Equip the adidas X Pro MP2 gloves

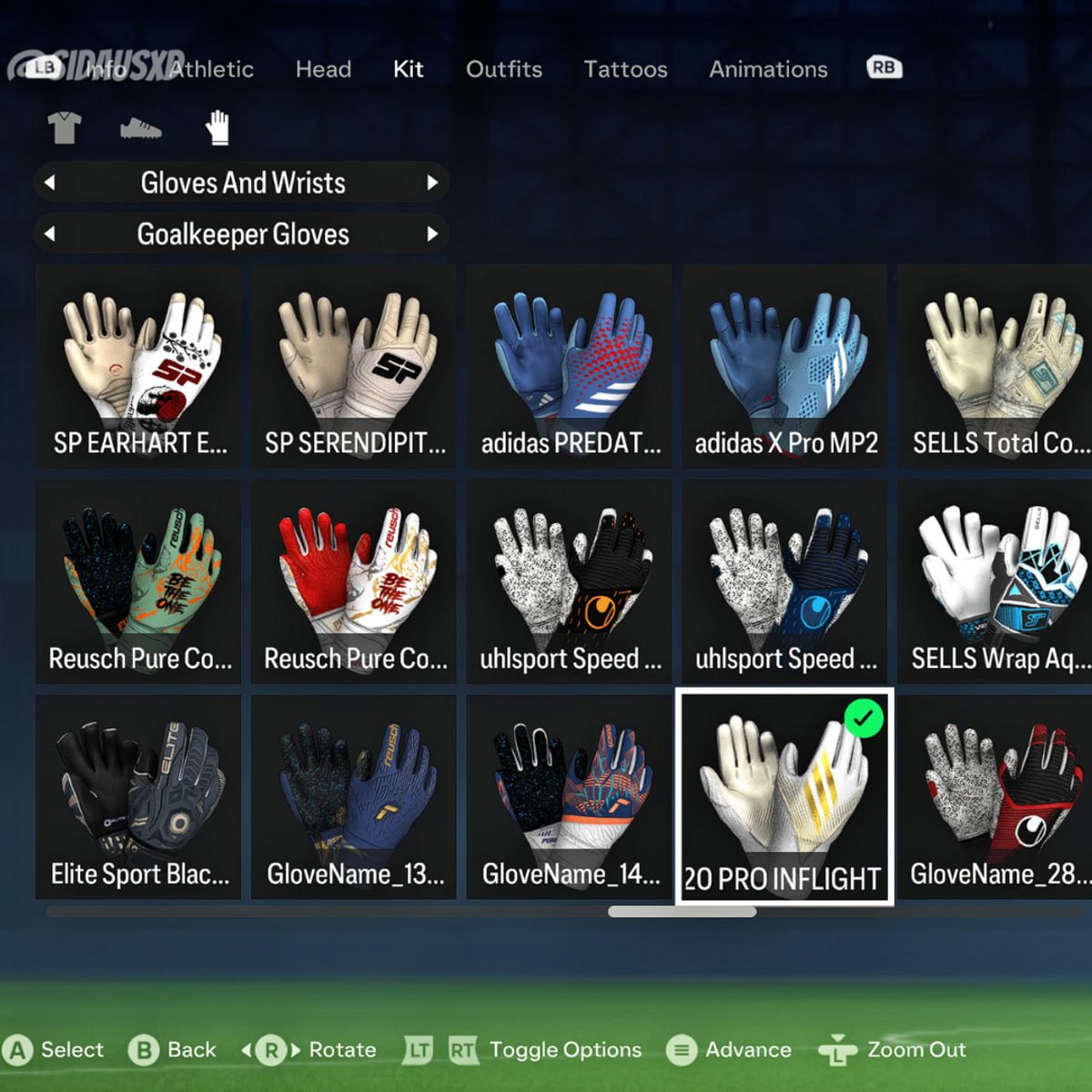[784, 367]
